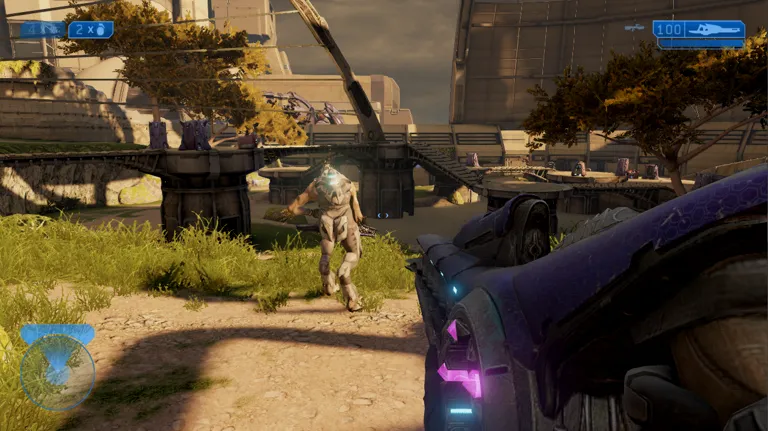
Task: Select the plasma grenade slot showing 2x
Action: pyautogui.click(x=91, y=30)
